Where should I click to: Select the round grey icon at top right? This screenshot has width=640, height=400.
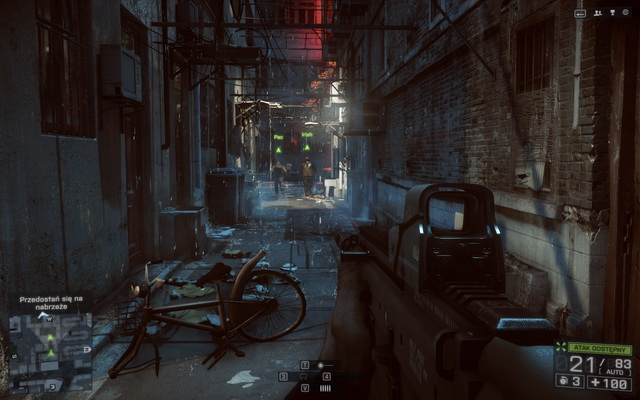(624, 13)
